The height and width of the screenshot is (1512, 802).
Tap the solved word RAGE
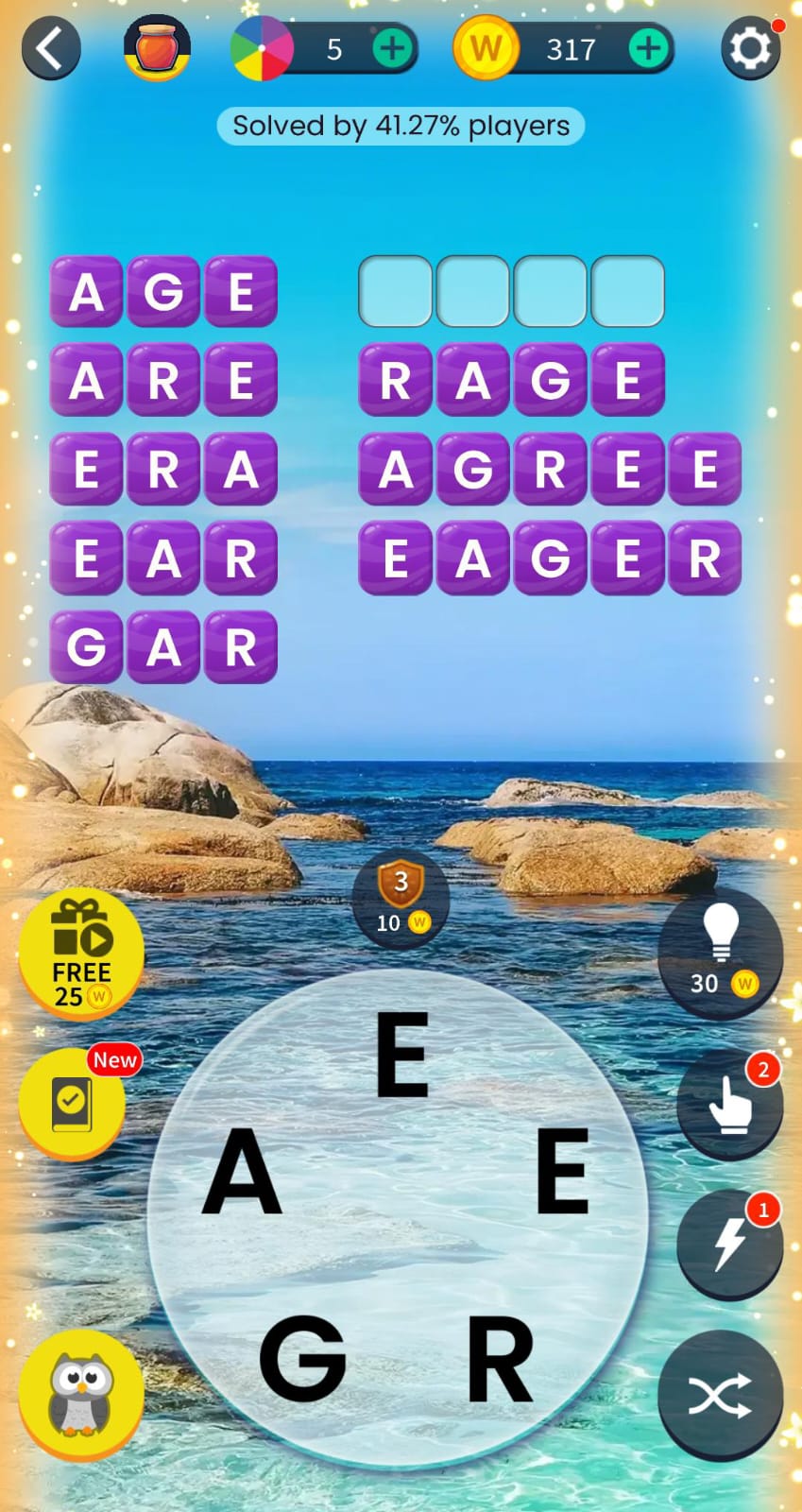511,380
